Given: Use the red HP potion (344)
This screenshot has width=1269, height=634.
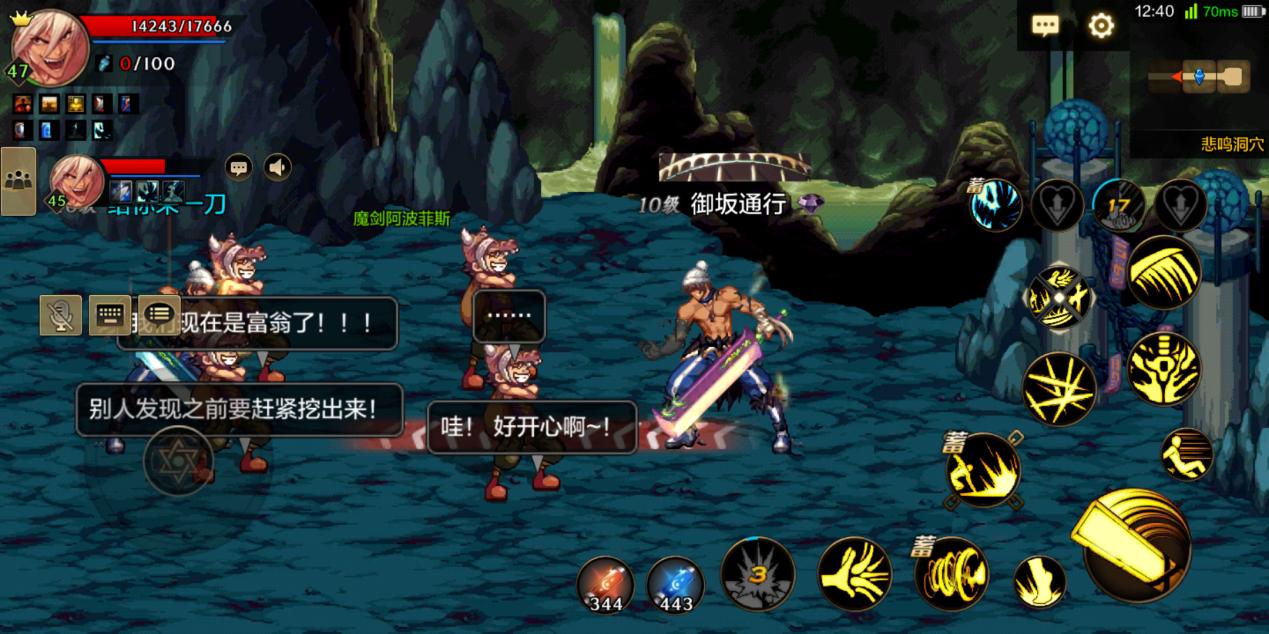Looking at the screenshot, I should [606, 583].
